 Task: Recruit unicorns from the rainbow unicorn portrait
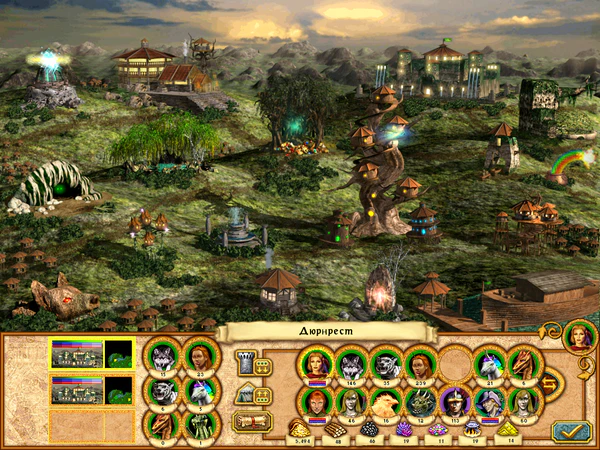point(199,391)
